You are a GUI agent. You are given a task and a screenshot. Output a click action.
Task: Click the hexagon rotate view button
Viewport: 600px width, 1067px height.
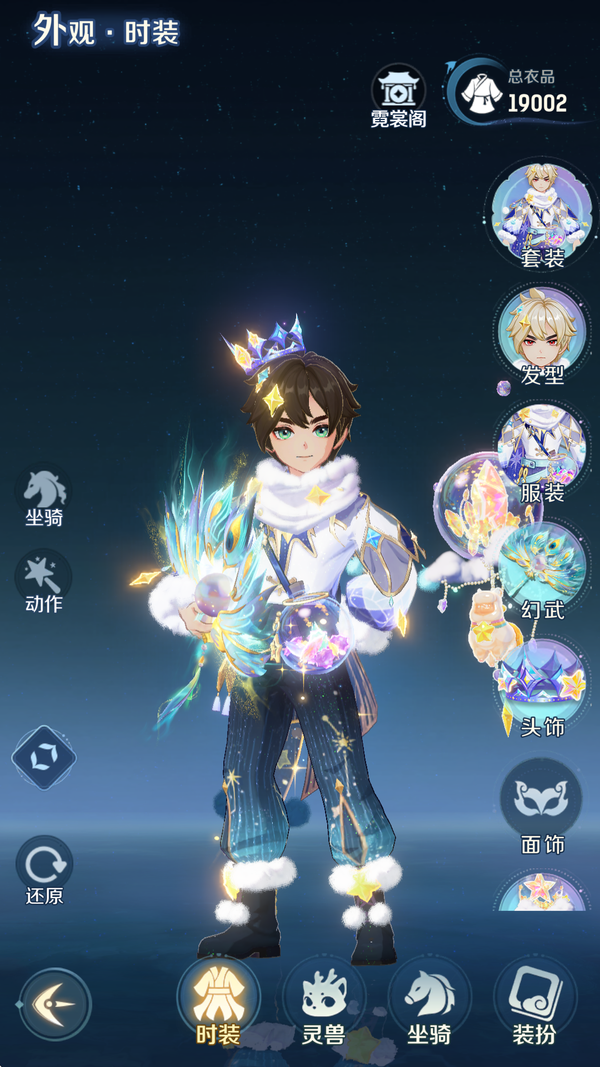[x=44, y=757]
